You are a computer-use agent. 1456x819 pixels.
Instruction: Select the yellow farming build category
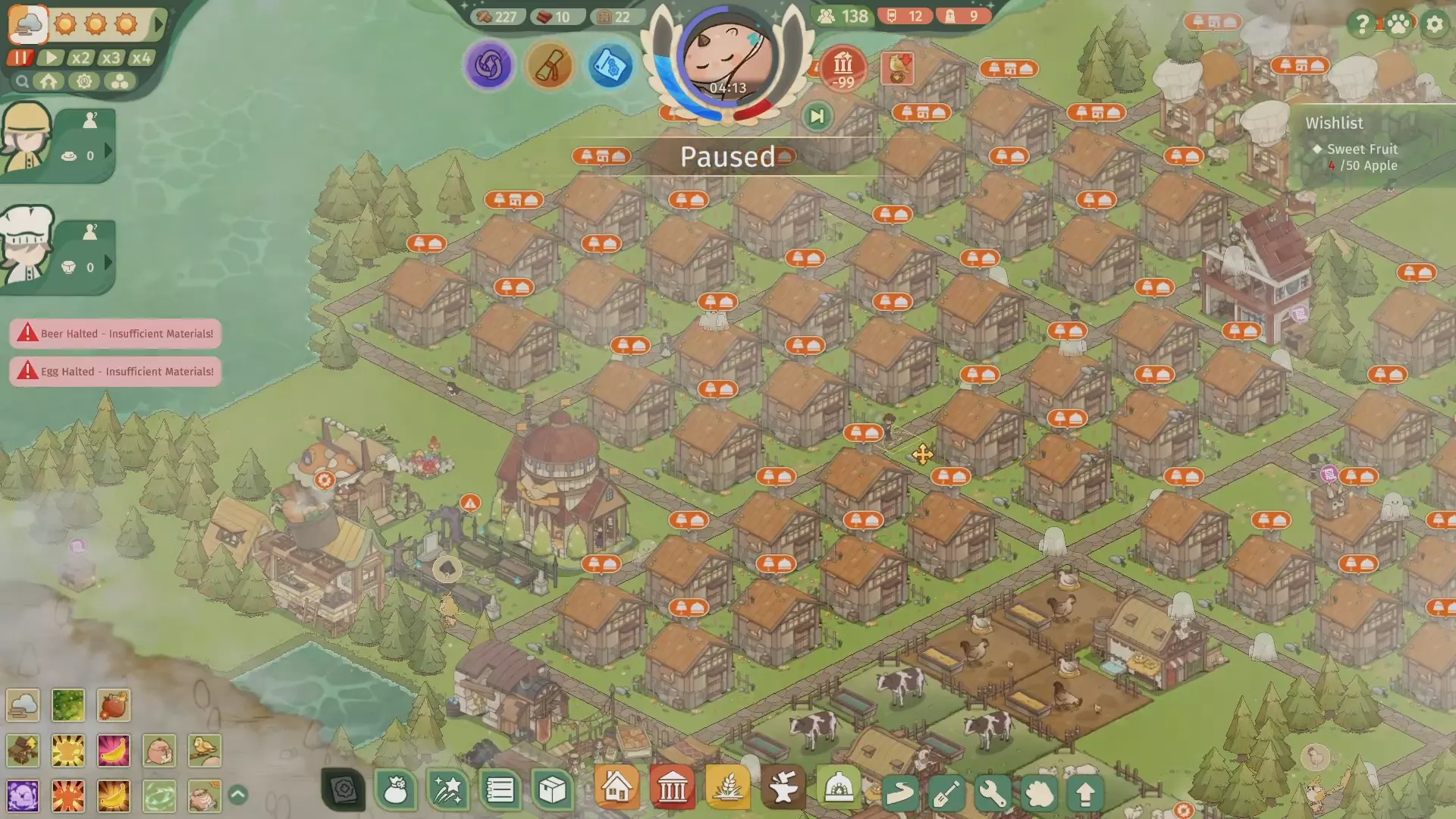(727, 789)
